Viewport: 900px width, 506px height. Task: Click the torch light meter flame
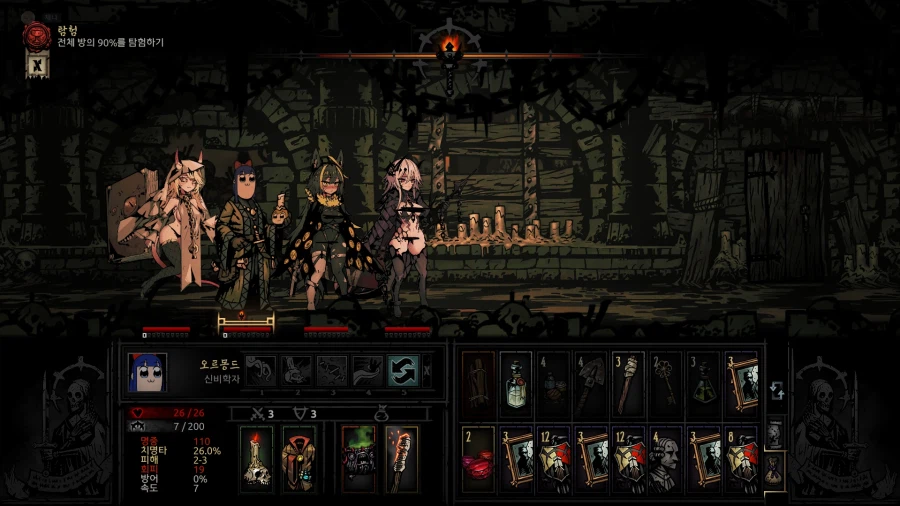point(449,46)
